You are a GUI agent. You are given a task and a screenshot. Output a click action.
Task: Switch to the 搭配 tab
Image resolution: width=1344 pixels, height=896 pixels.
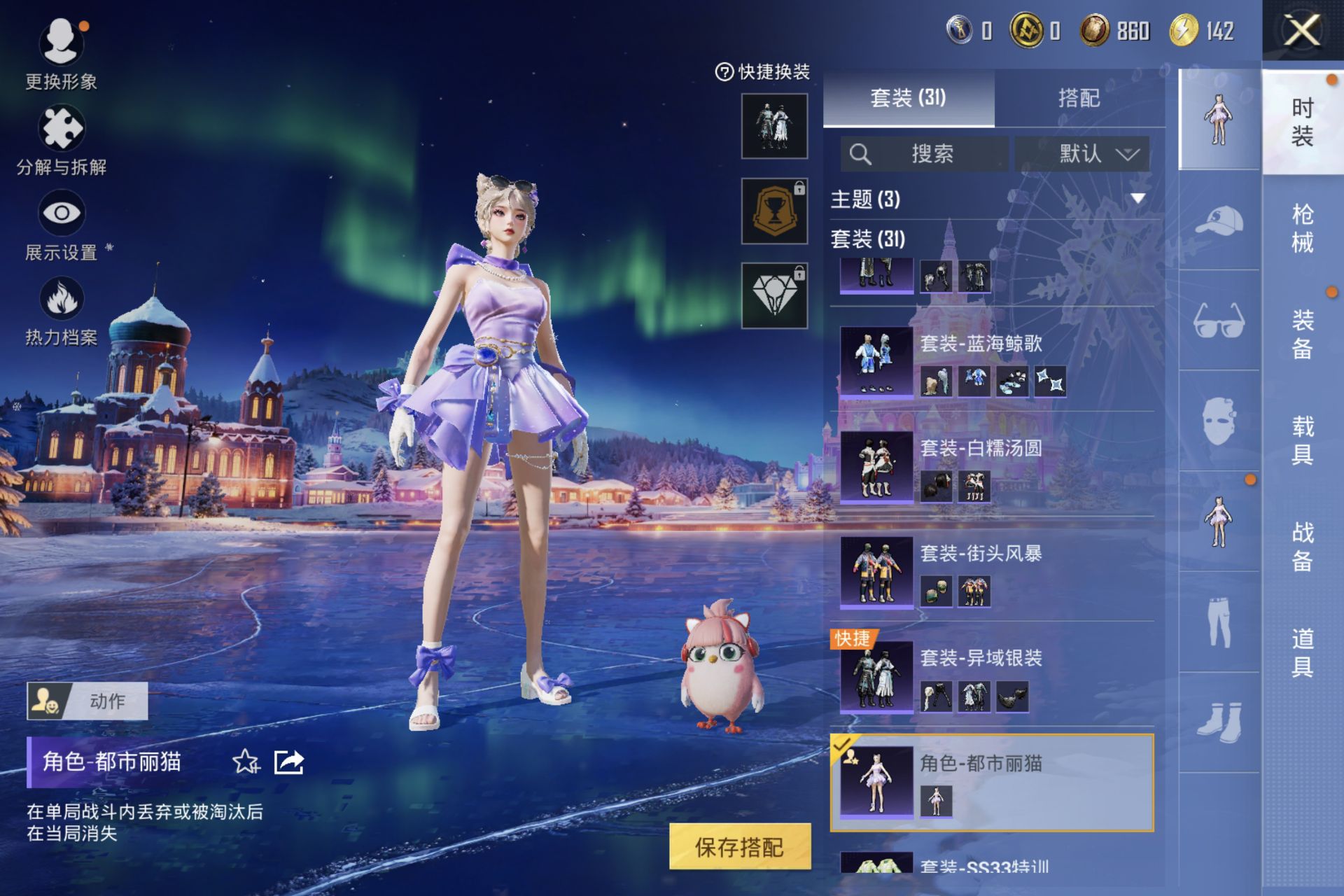point(1079,98)
